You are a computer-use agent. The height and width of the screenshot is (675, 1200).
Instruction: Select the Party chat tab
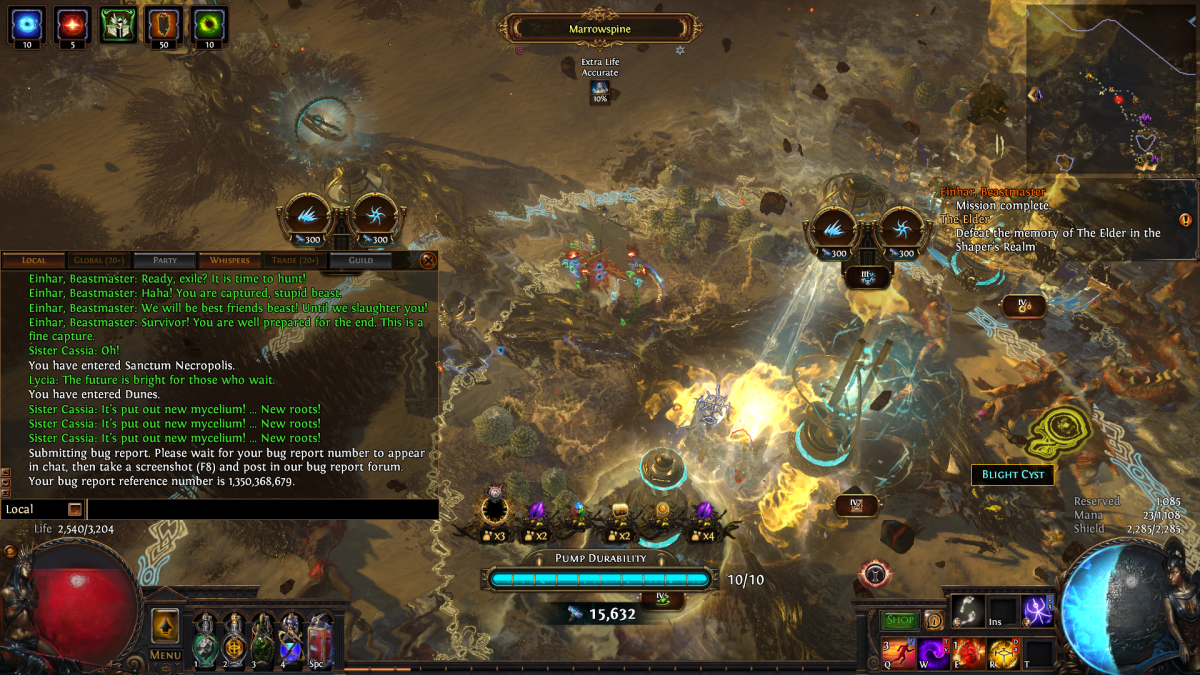tap(164, 260)
